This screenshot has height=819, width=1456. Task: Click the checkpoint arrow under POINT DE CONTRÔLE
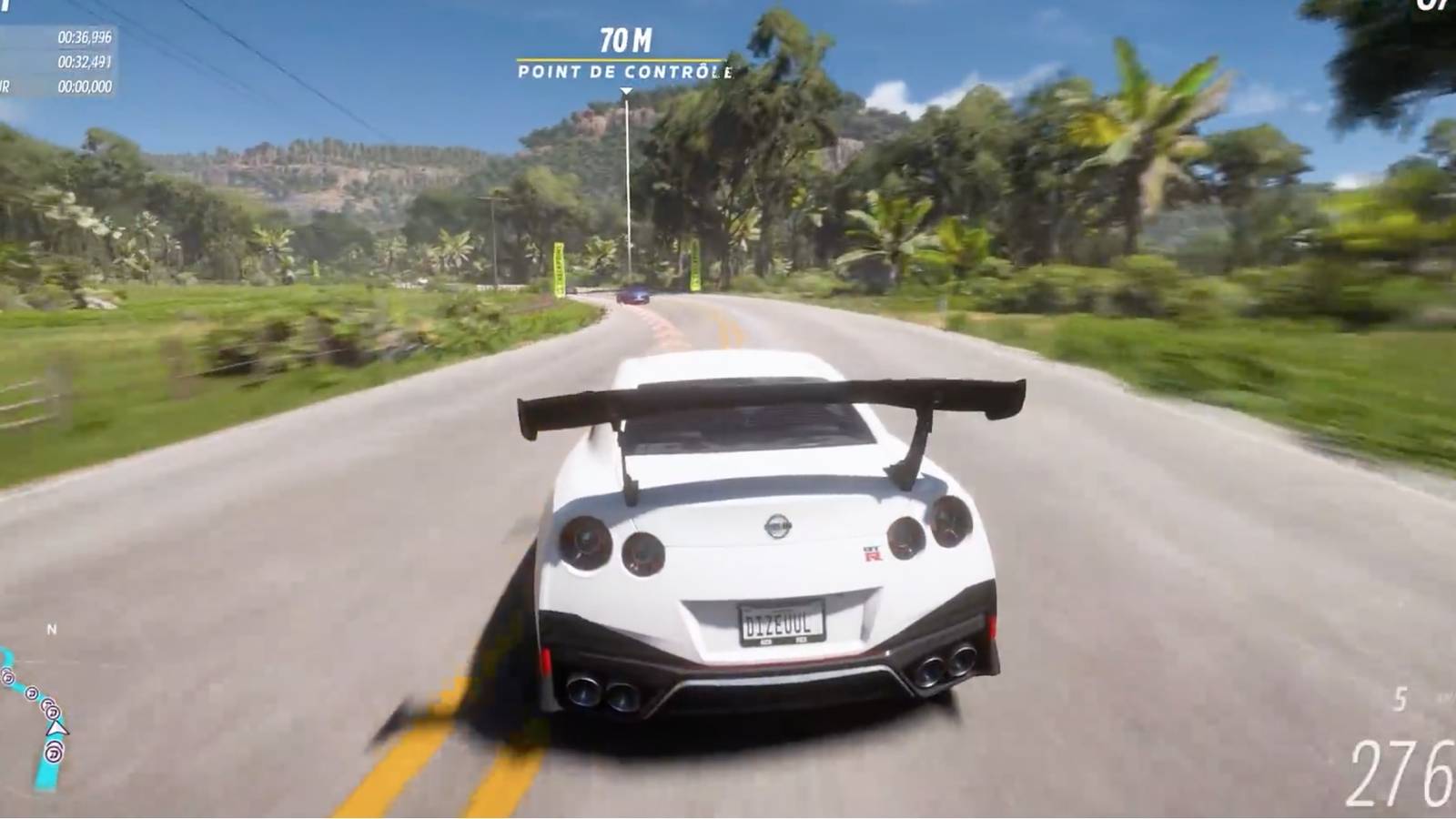[624, 89]
